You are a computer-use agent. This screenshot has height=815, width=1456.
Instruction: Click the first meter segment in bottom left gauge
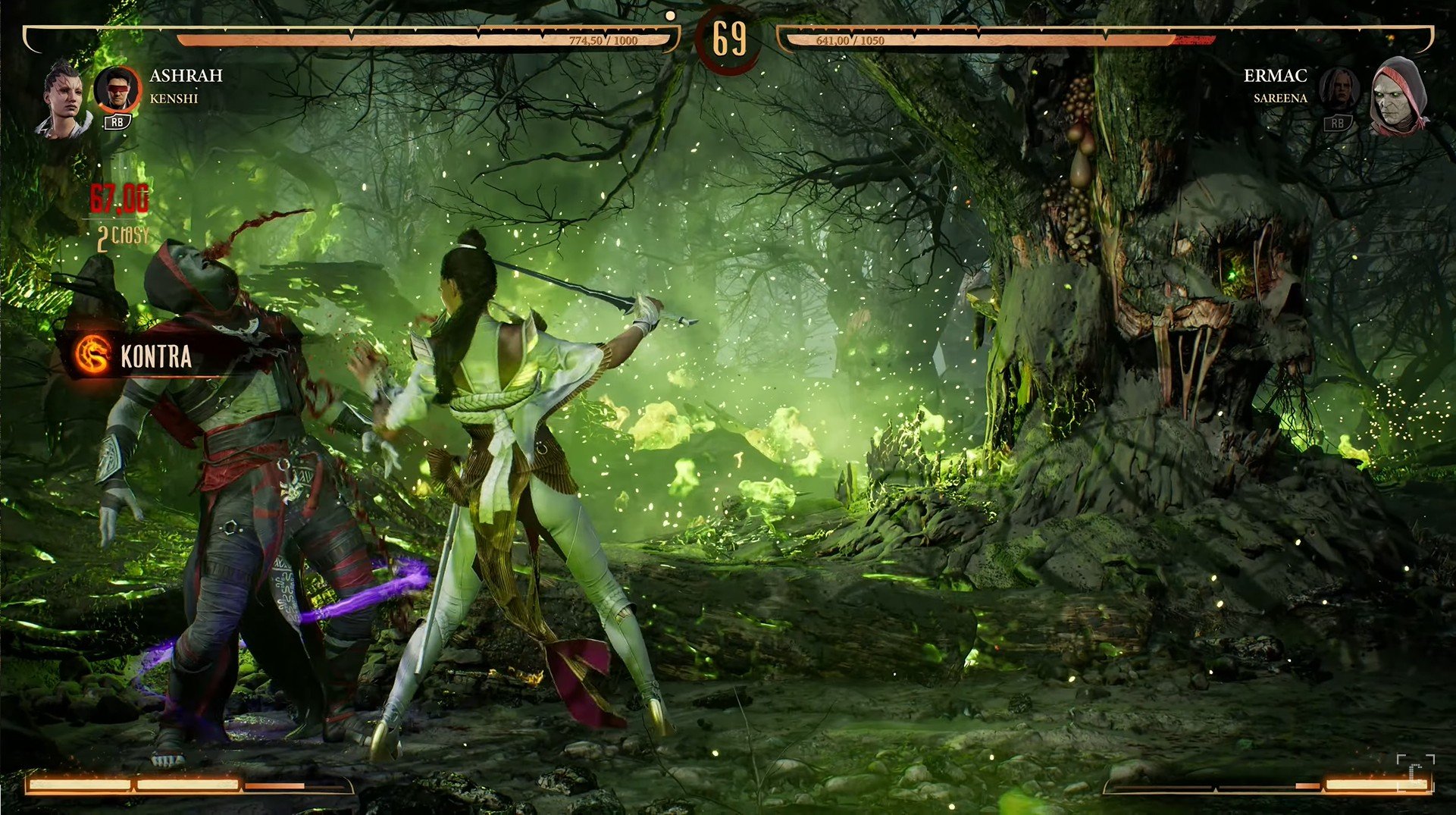click(80, 785)
